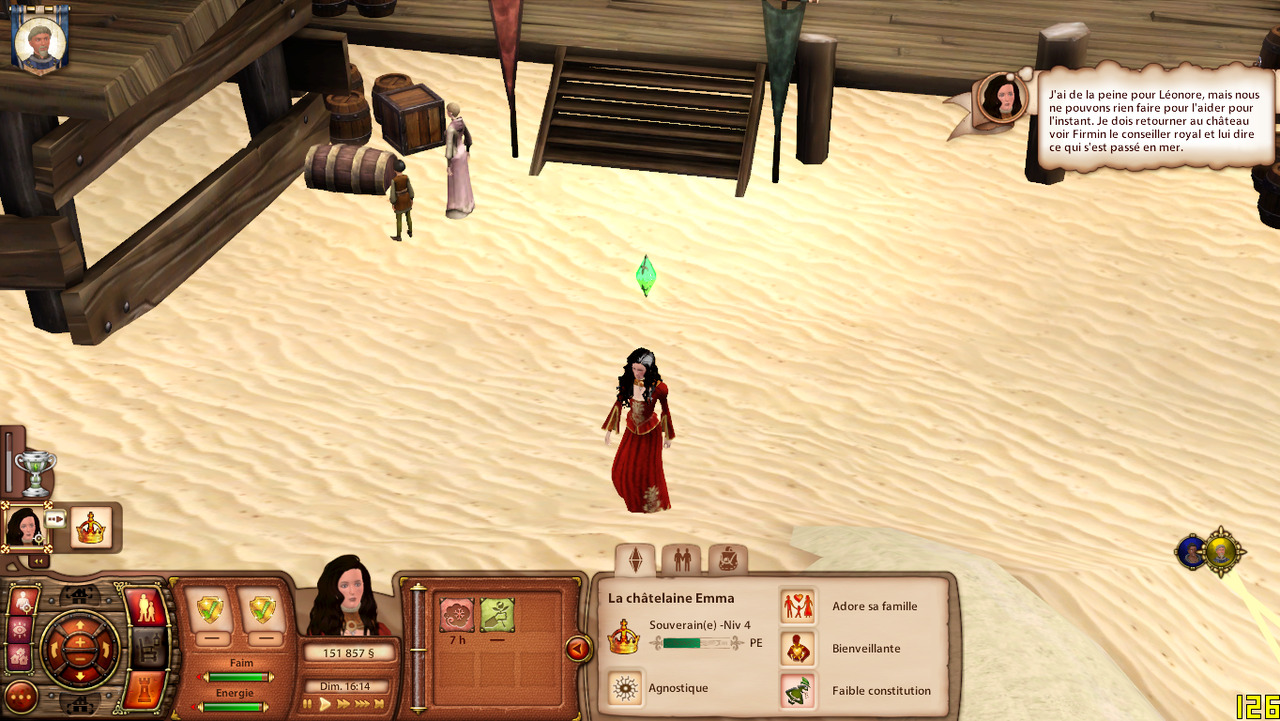Open the three-dot options menu button

(21, 696)
